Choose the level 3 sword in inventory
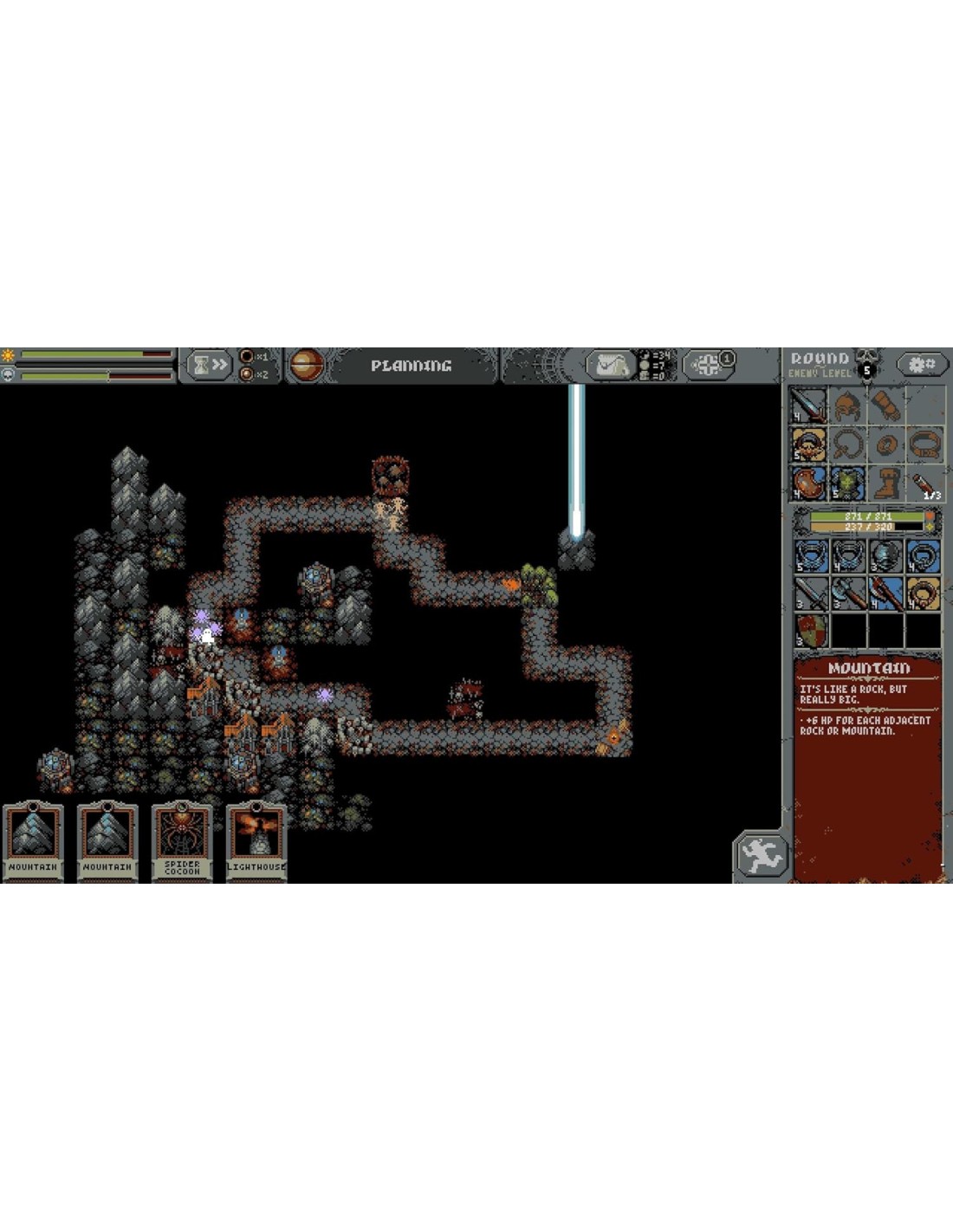Image resolution: width=953 pixels, height=1232 pixels. 812,593
